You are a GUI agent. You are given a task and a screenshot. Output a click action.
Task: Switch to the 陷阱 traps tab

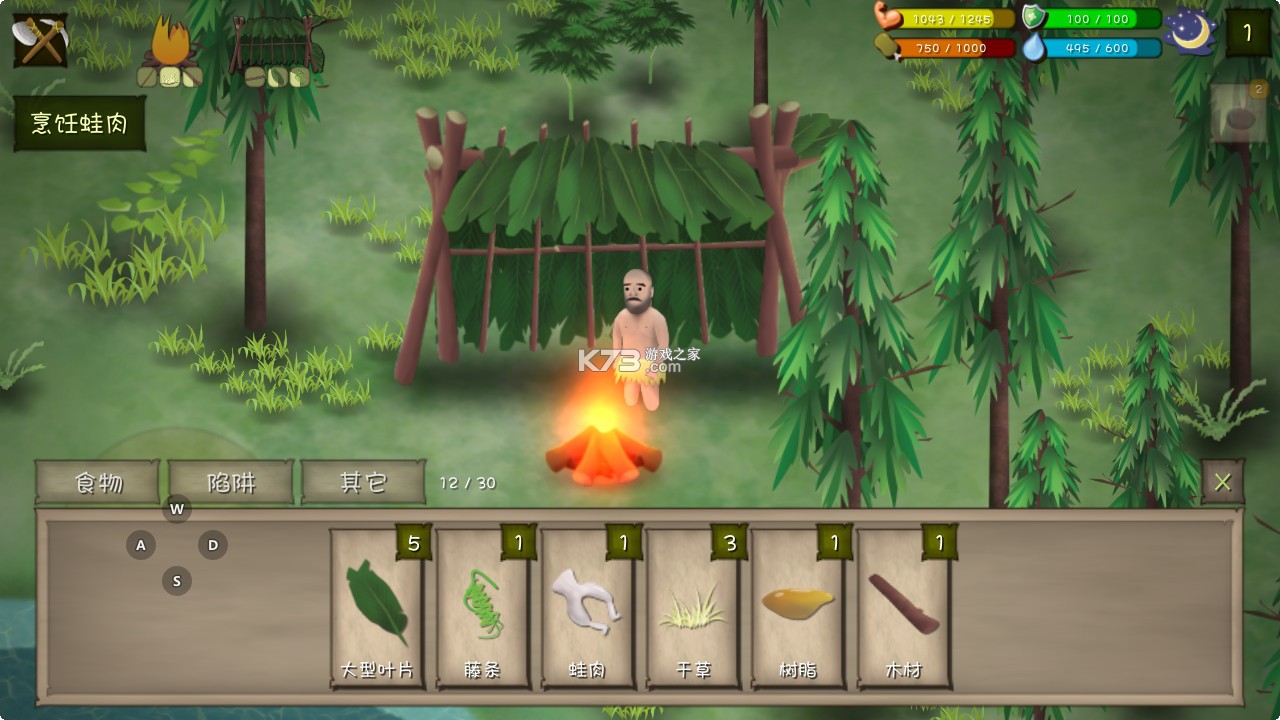tap(231, 482)
